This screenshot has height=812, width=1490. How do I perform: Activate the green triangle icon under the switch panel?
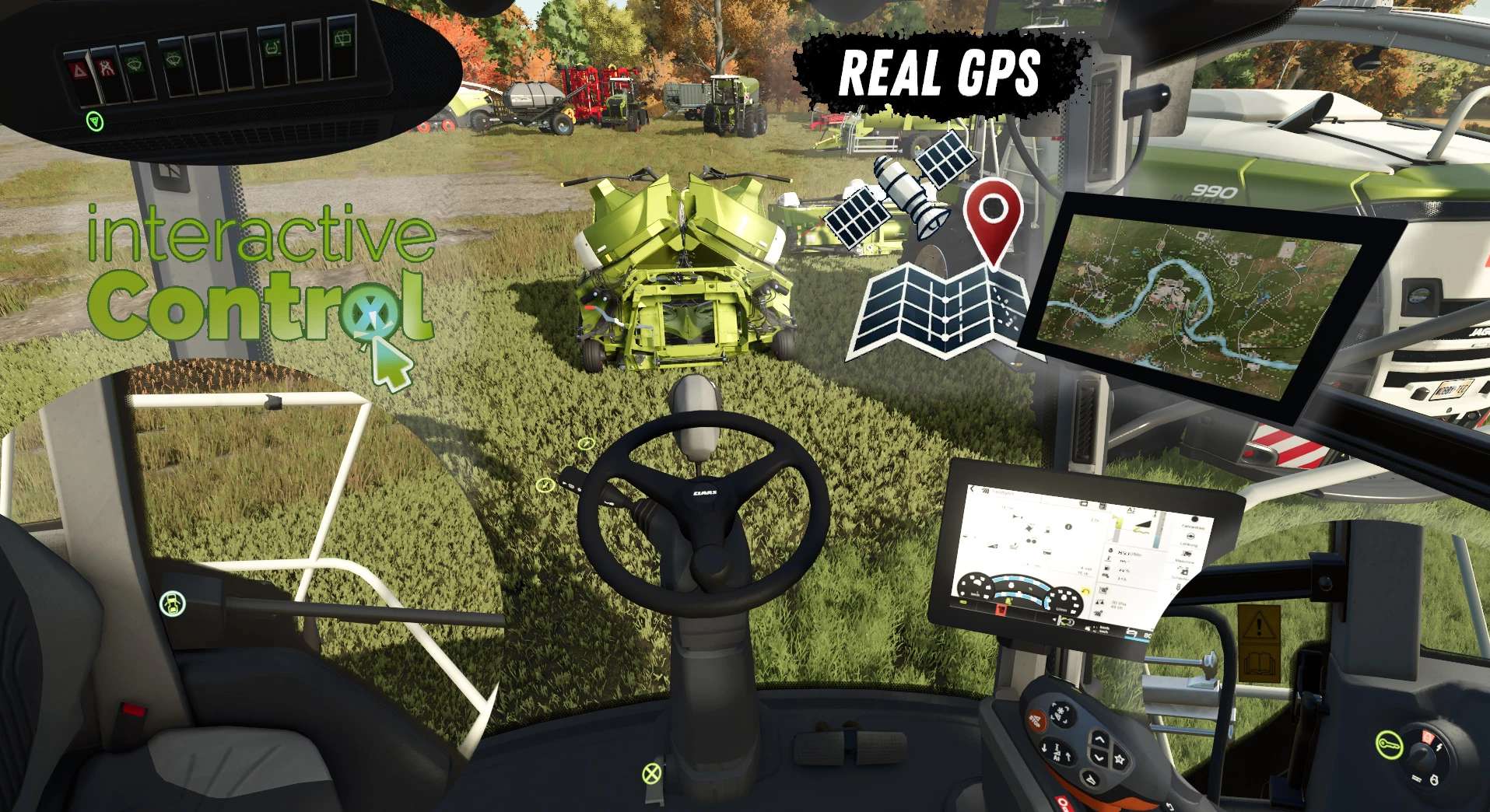pyautogui.click(x=95, y=121)
